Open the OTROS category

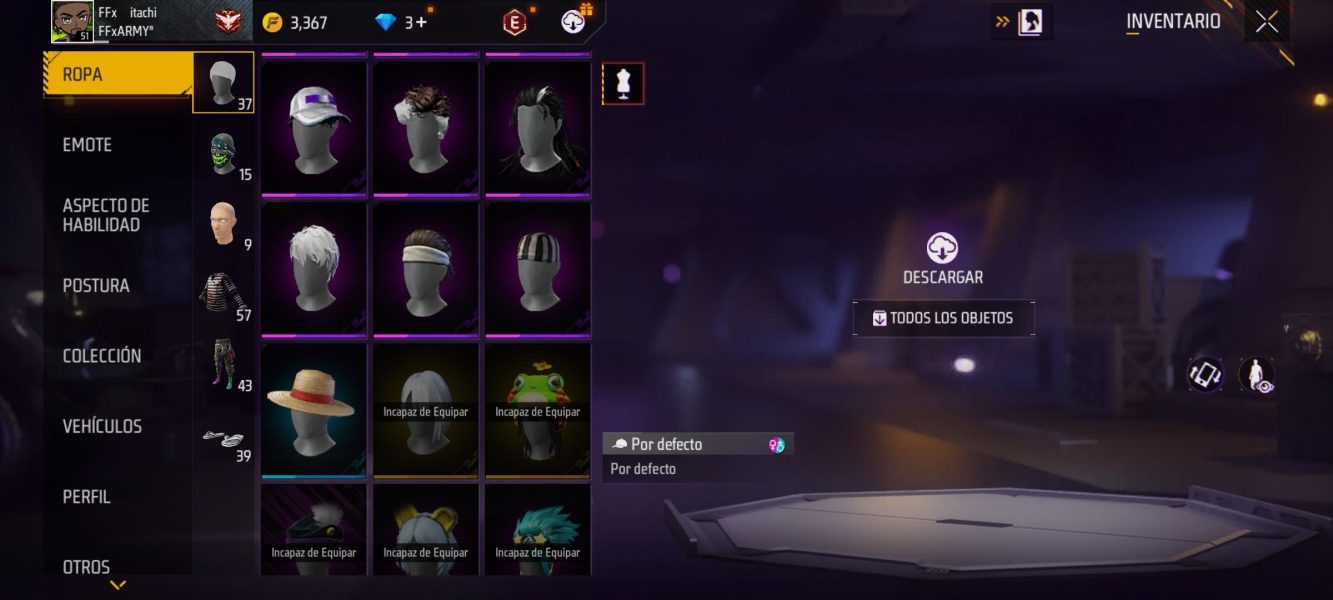[87, 567]
